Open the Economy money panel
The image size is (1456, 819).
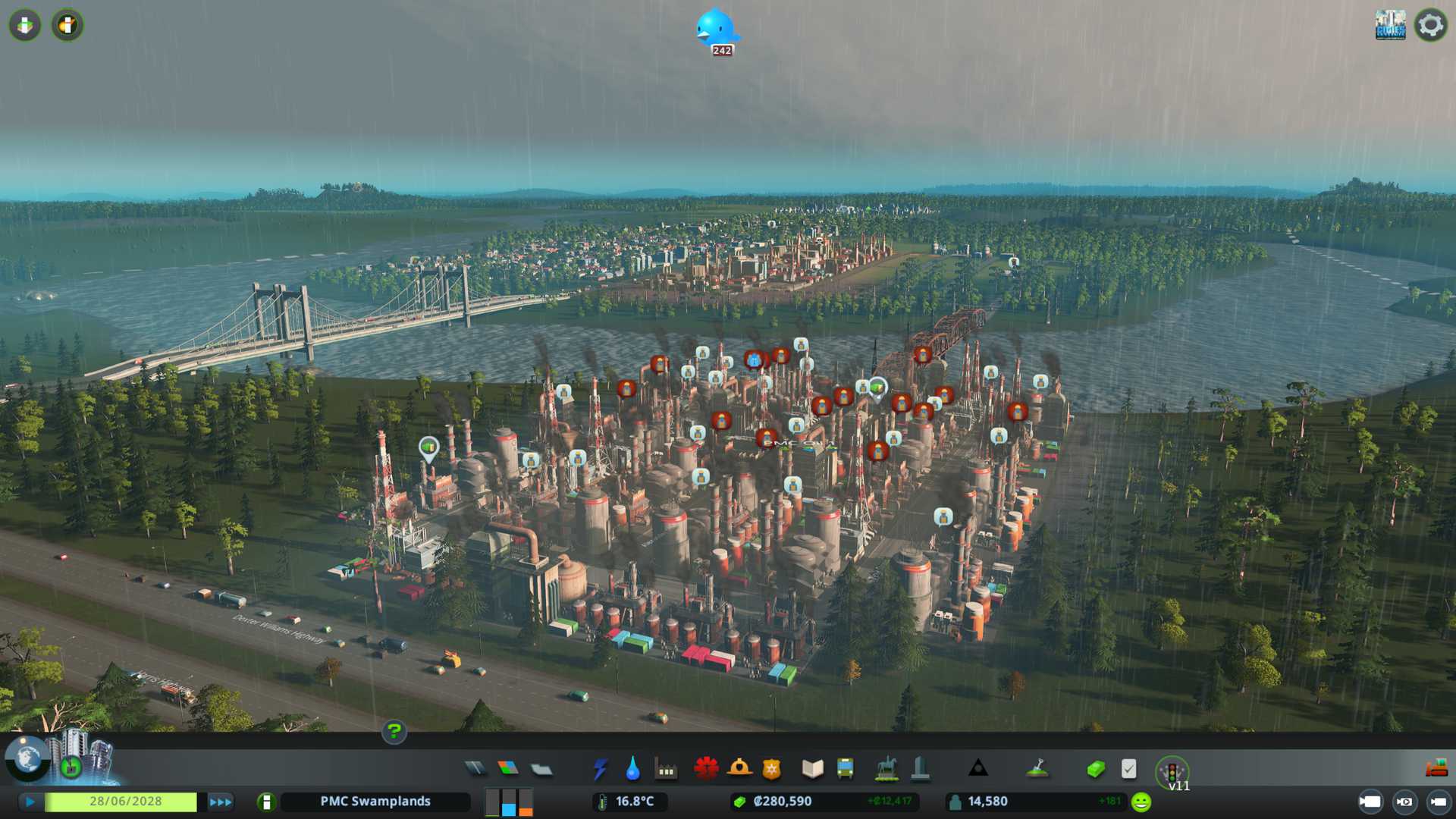click(x=1095, y=769)
